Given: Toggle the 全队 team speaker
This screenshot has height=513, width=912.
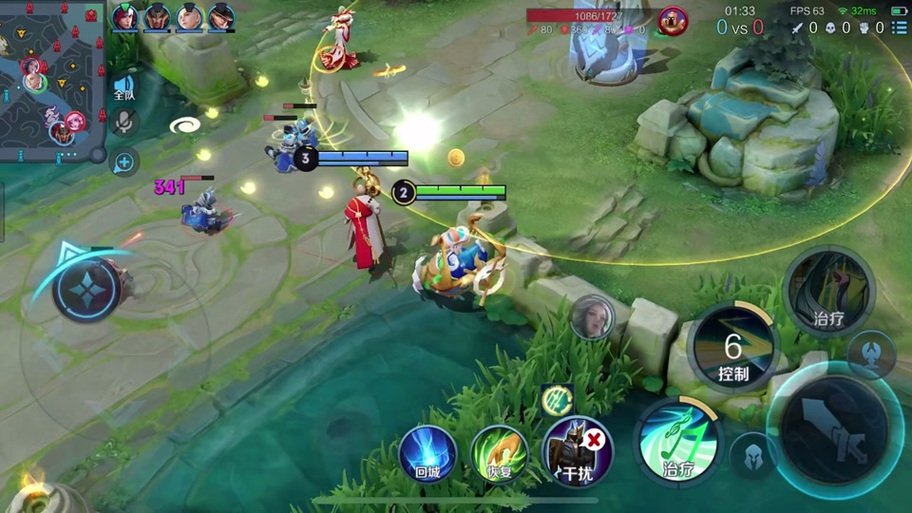Looking at the screenshot, I should click(x=124, y=87).
